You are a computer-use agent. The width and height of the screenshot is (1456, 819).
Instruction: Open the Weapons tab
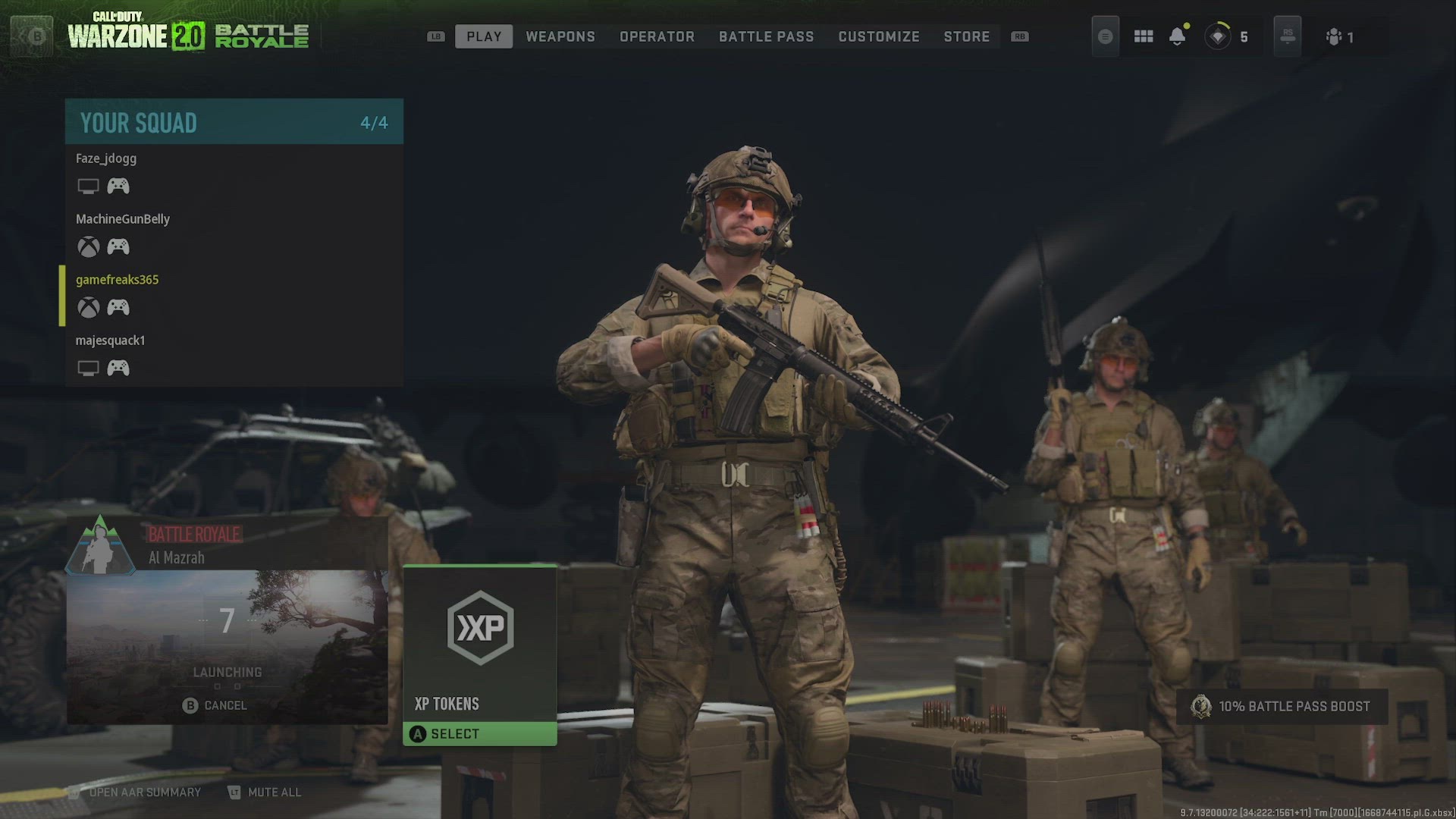tap(560, 36)
